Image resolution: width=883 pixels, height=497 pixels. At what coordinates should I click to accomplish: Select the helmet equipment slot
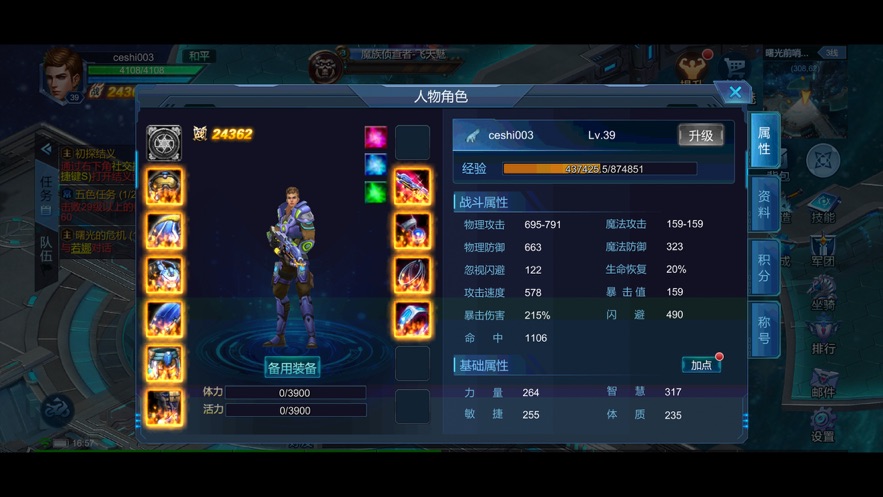[164, 187]
